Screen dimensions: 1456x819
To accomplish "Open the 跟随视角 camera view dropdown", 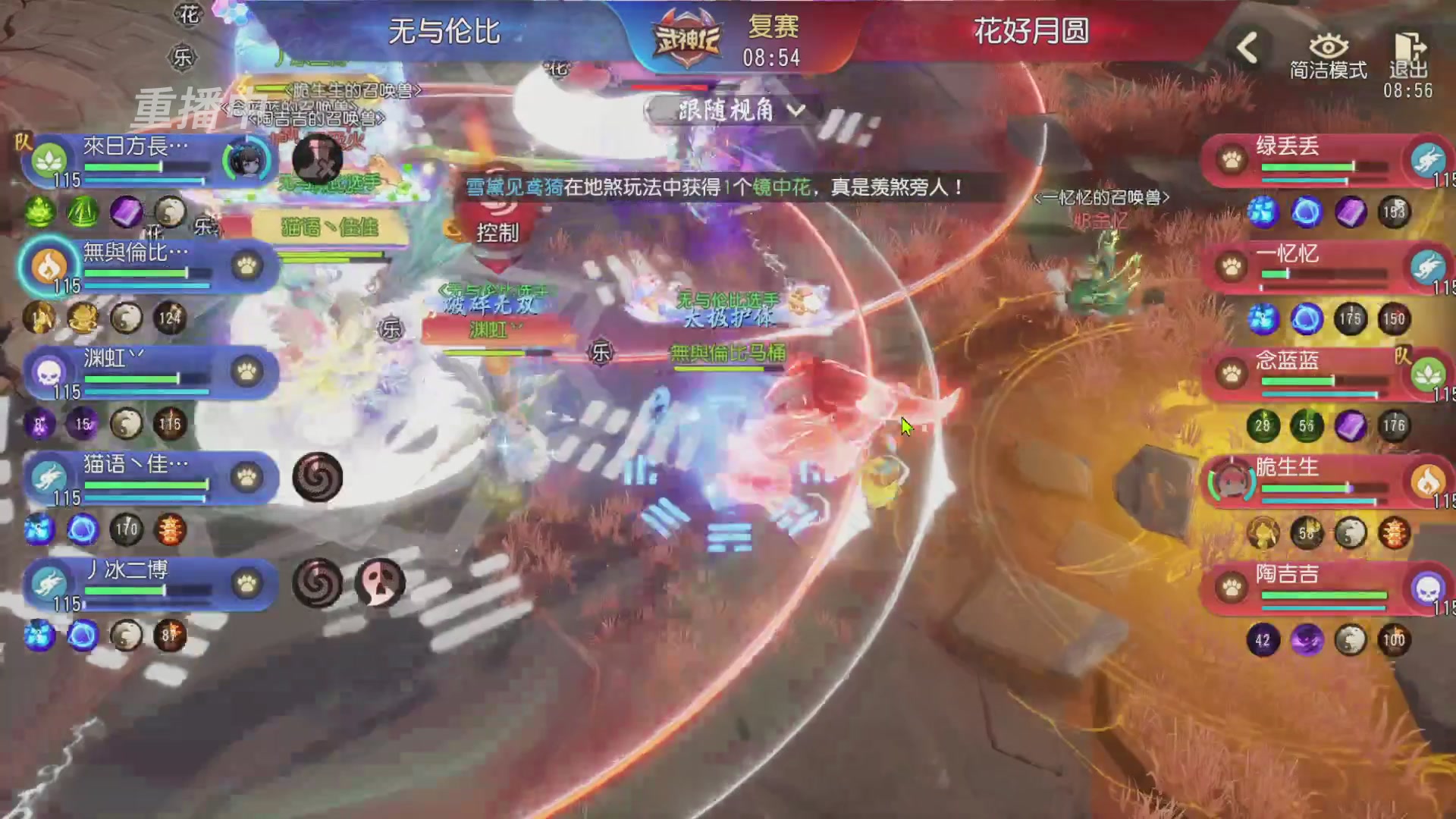I will pyautogui.click(x=730, y=110).
